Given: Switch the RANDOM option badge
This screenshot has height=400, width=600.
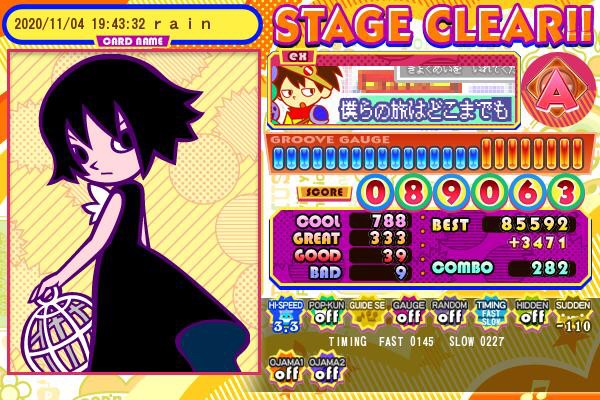Looking at the screenshot, I should coord(447,318).
